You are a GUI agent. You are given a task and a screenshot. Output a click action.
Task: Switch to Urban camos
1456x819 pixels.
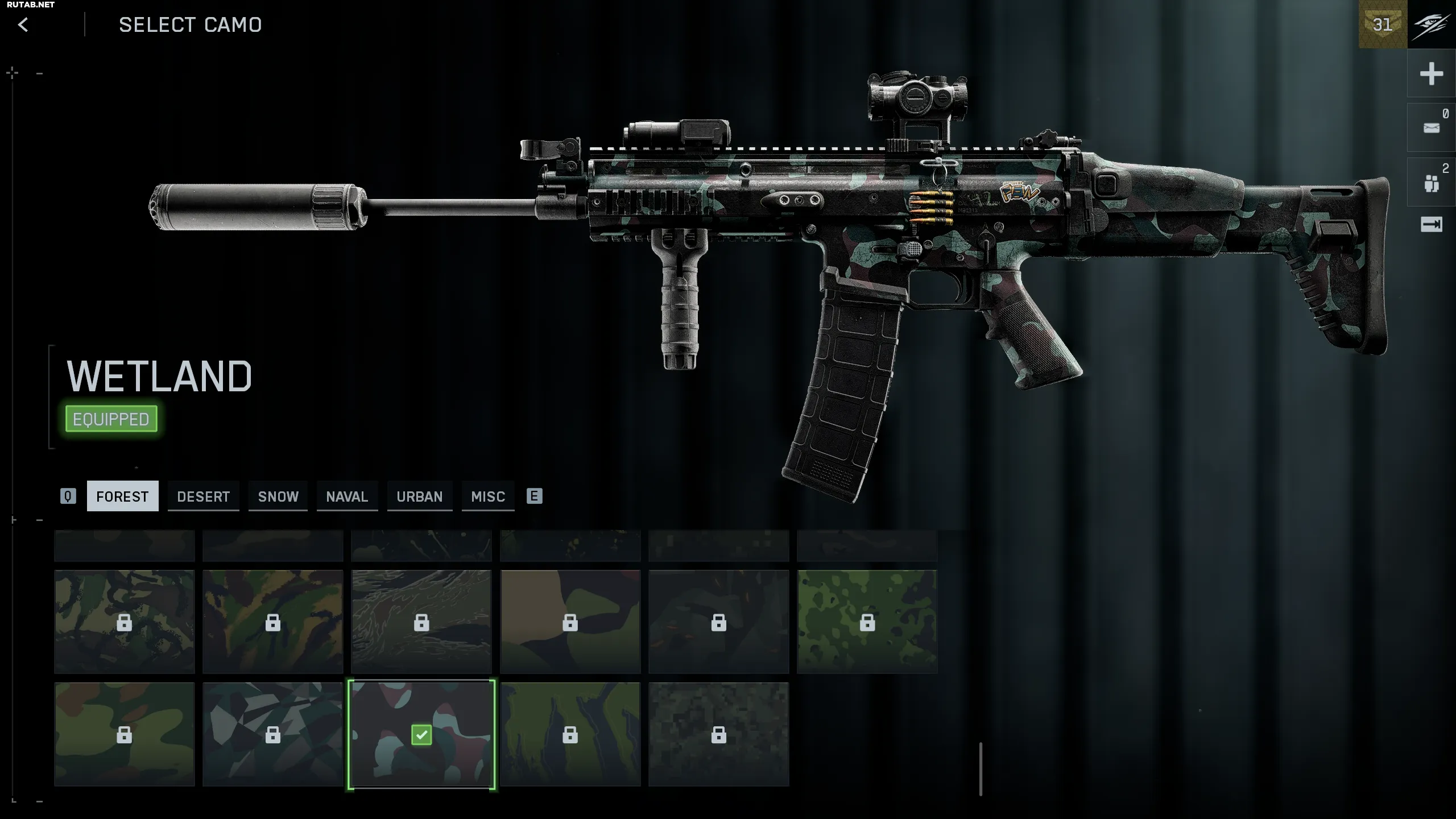419,497
